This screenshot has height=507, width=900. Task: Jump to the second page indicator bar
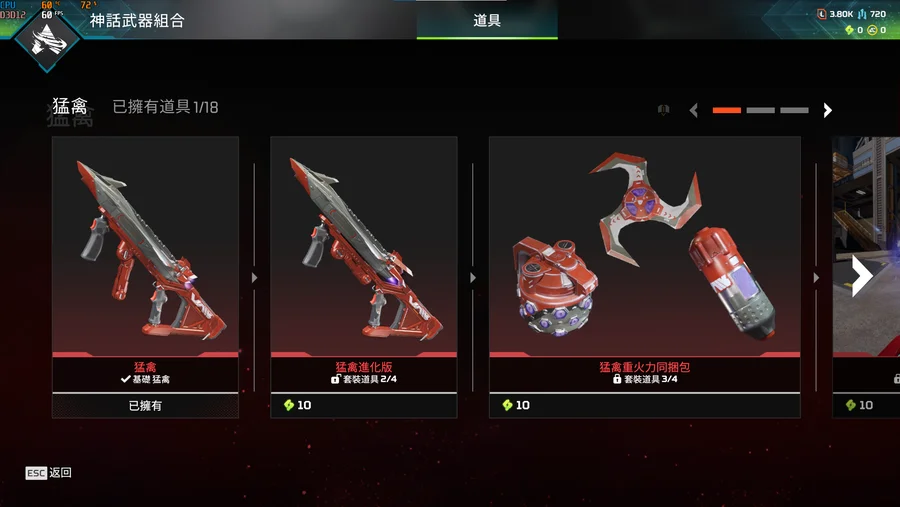[760, 110]
